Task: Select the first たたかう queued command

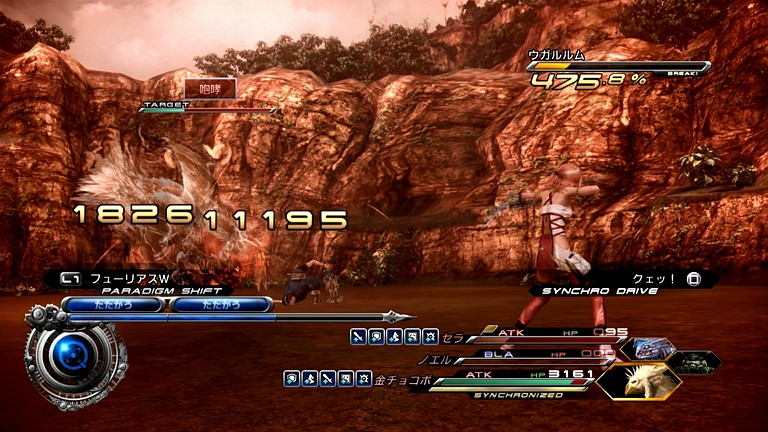Action: 114,305
